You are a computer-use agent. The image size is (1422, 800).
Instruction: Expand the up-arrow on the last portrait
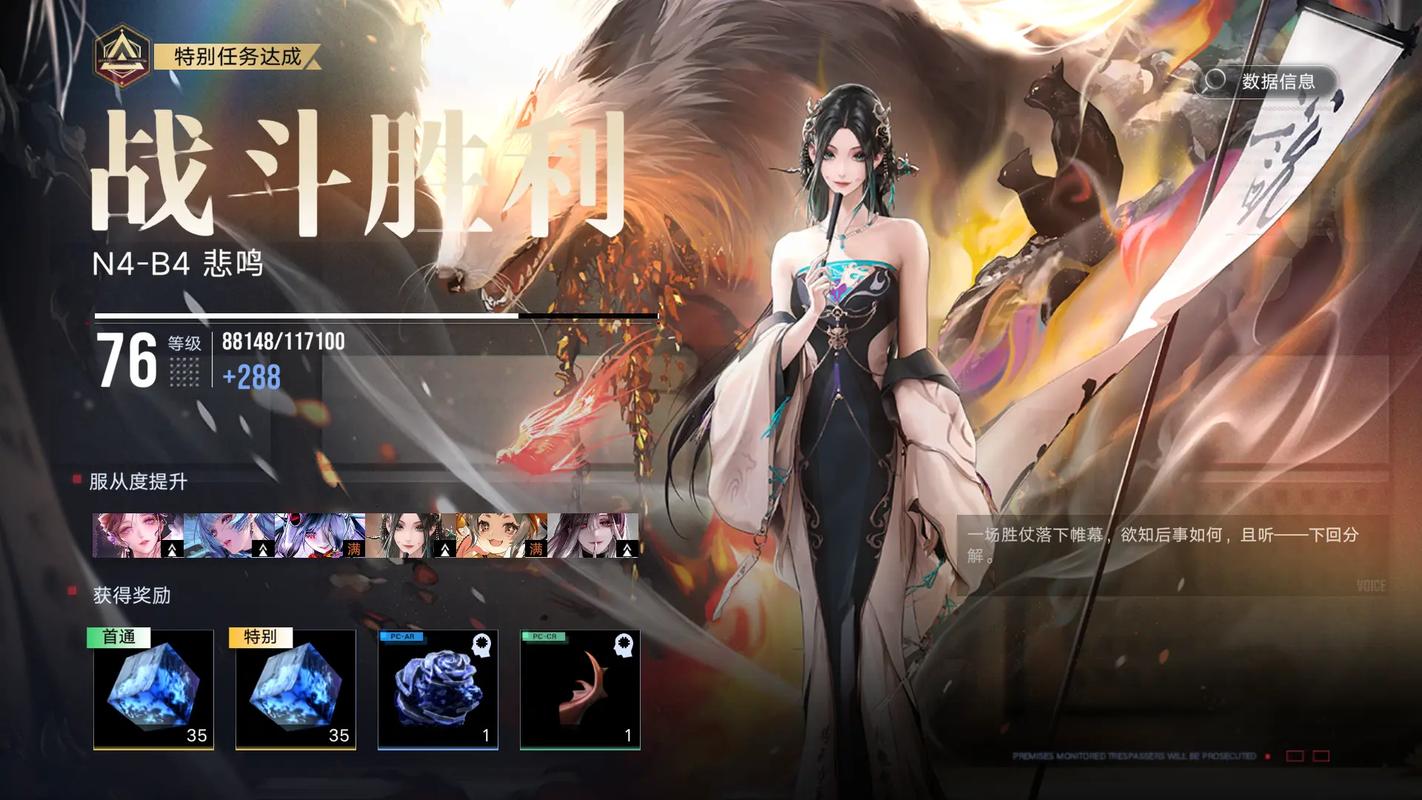click(625, 548)
